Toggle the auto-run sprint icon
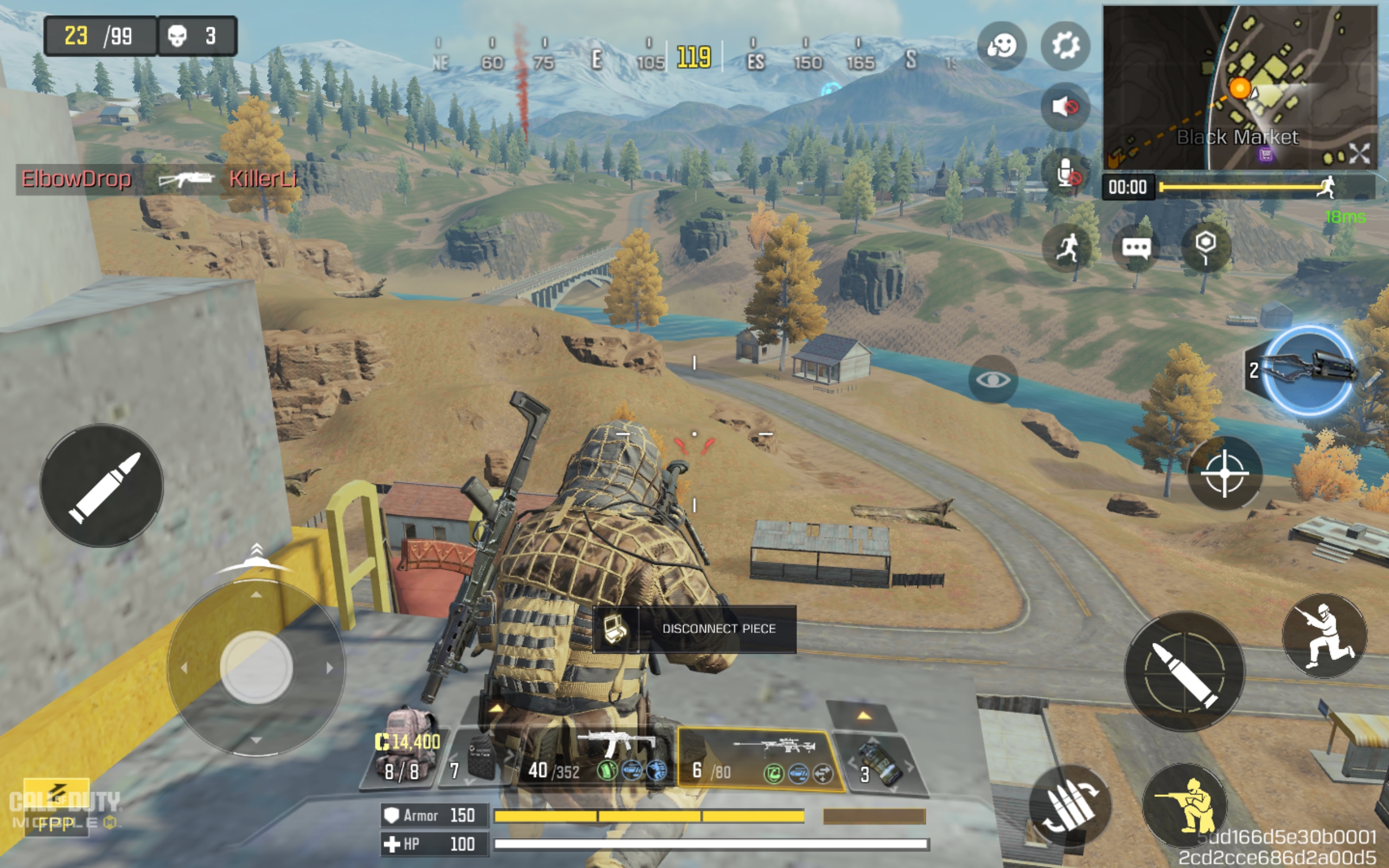Viewport: 1389px width, 868px height. pyautogui.click(x=1066, y=248)
